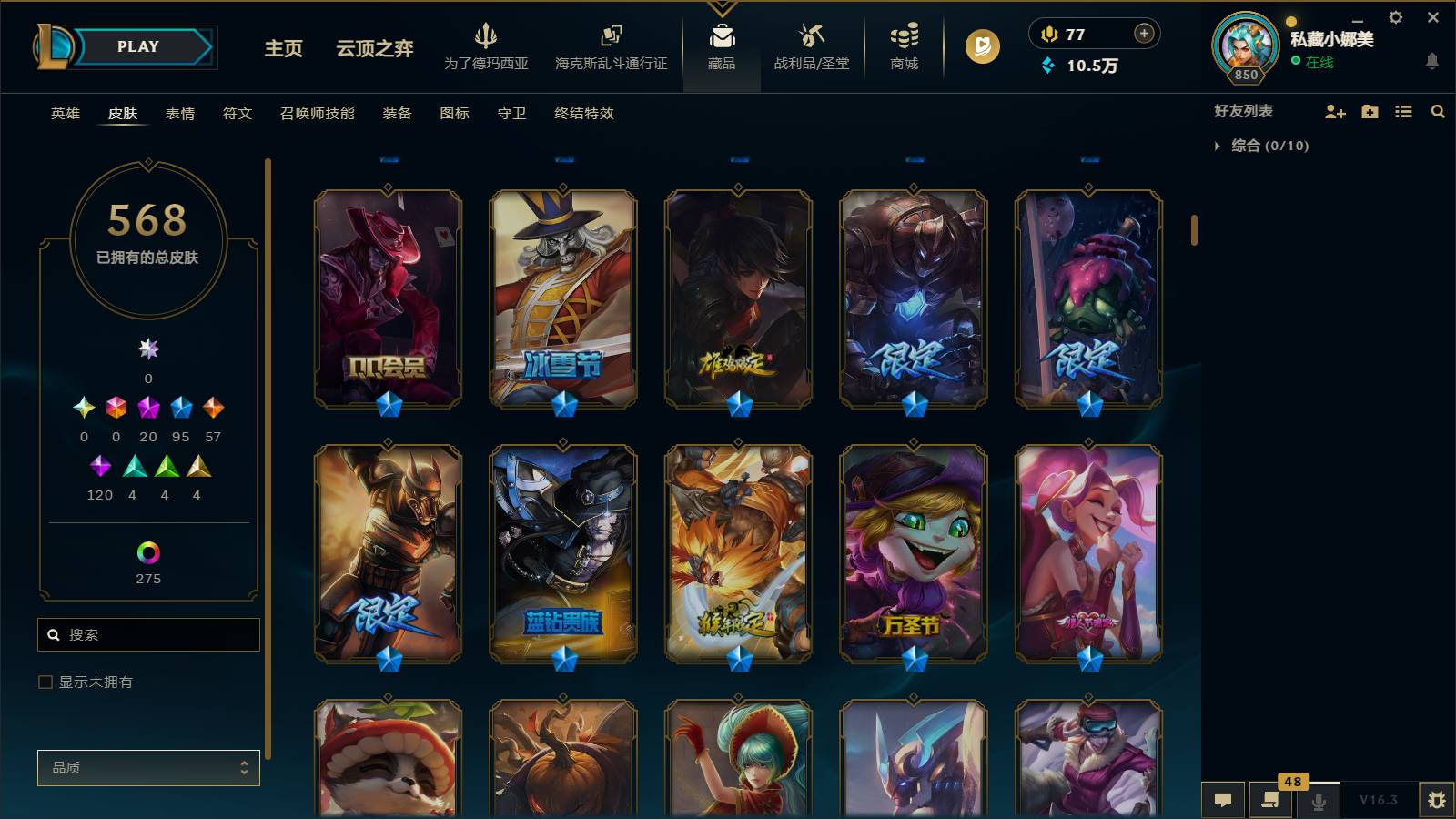Switch to the 表情 tab
This screenshot has height=819, width=1456.
(179, 114)
